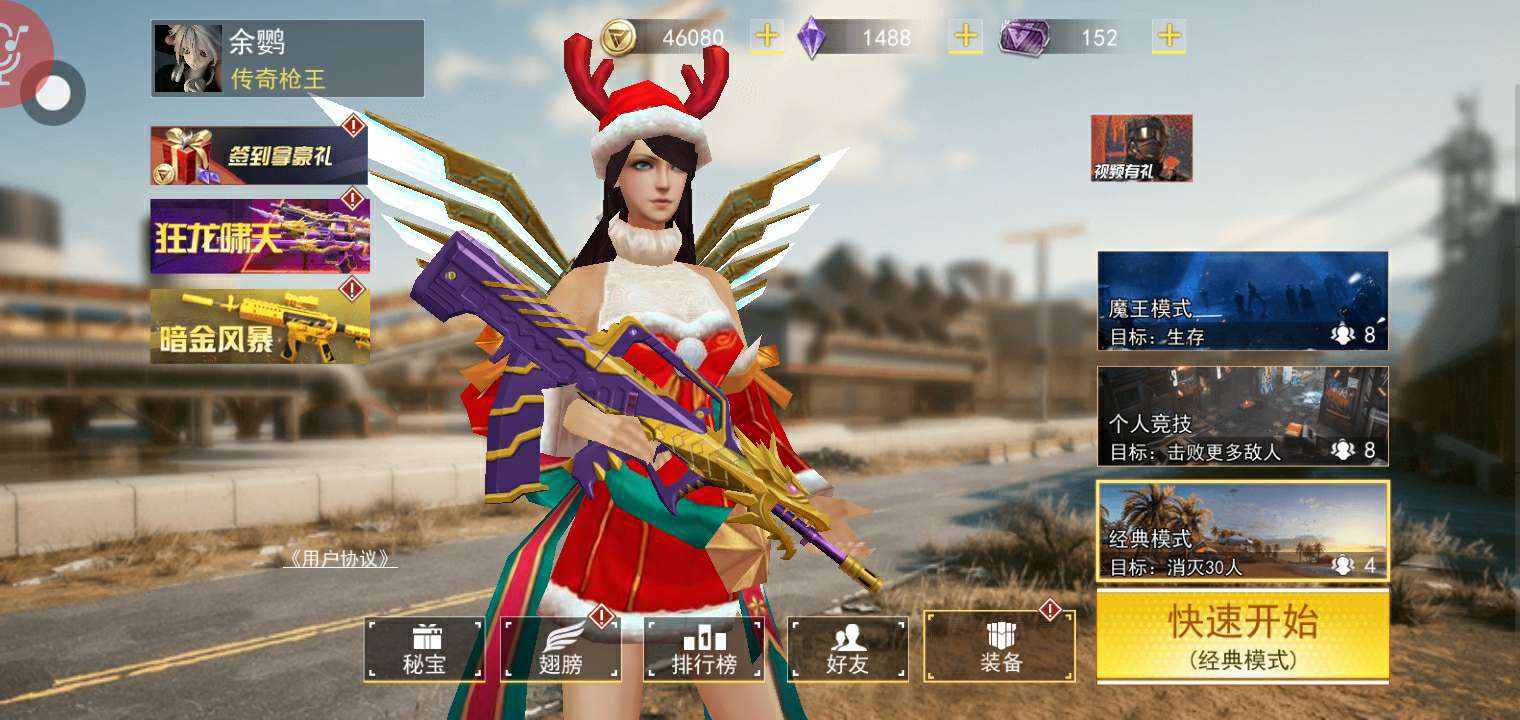Image resolution: width=1520 pixels, height=720 pixels.
Task: Open the 狂龙啸天 weapon event banner
Action: 260,236
